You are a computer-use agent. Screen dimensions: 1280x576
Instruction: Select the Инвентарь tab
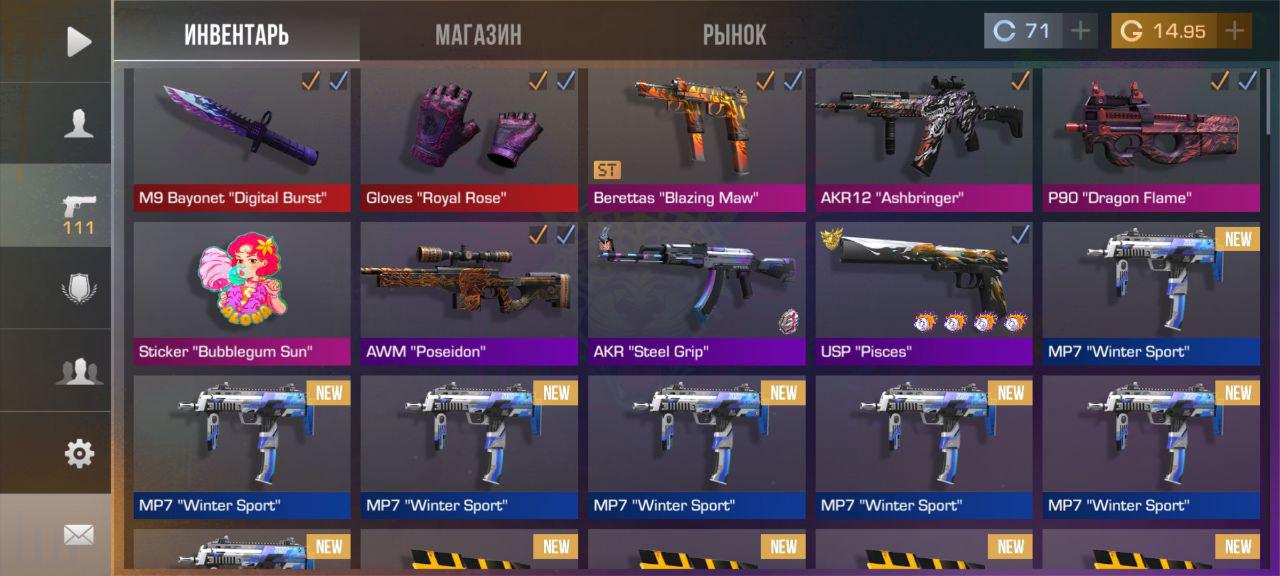(x=237, y=35)
